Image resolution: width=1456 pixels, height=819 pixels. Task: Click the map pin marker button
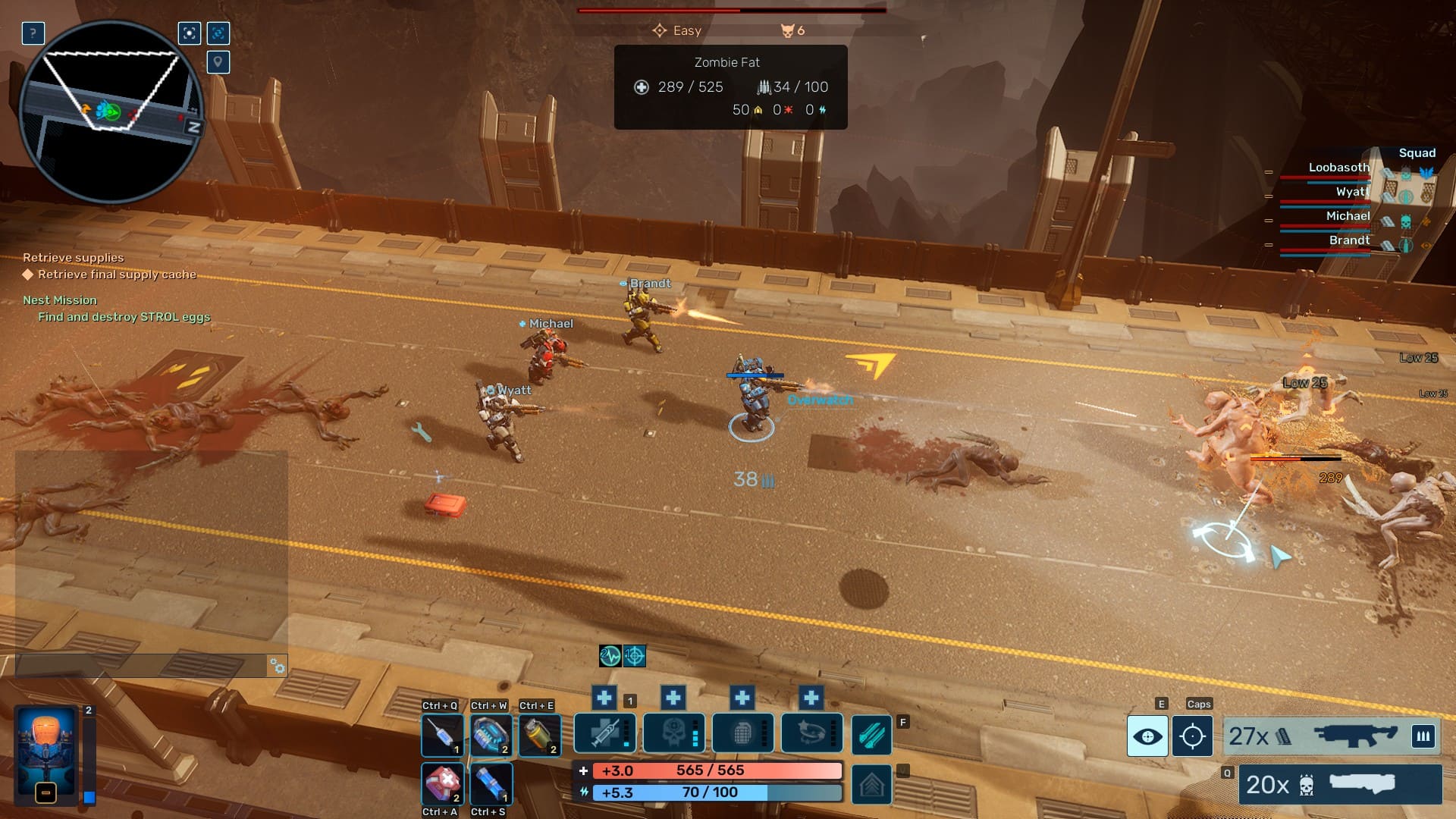[x=218, y=62]
